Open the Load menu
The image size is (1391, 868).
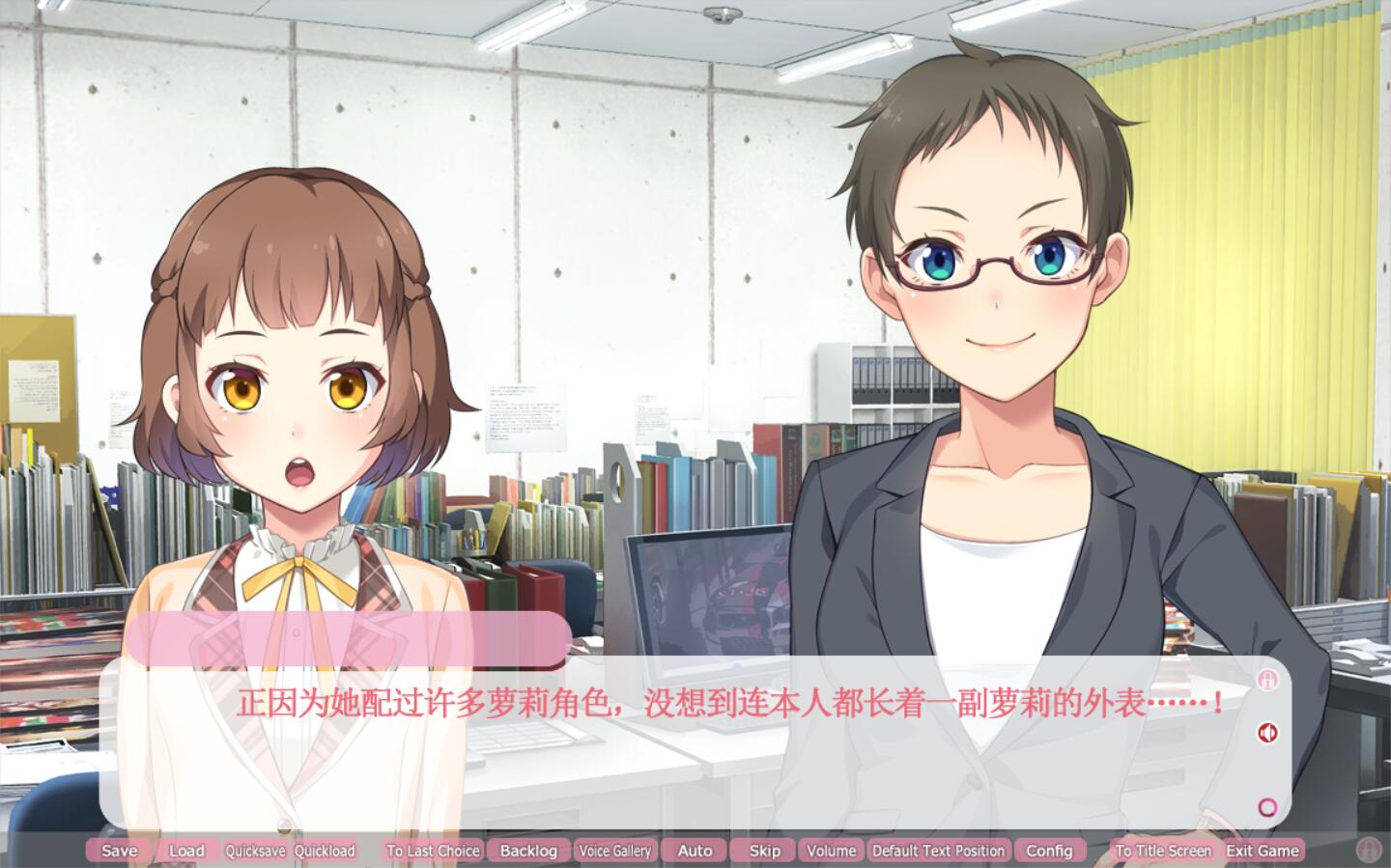coord(186,851)
